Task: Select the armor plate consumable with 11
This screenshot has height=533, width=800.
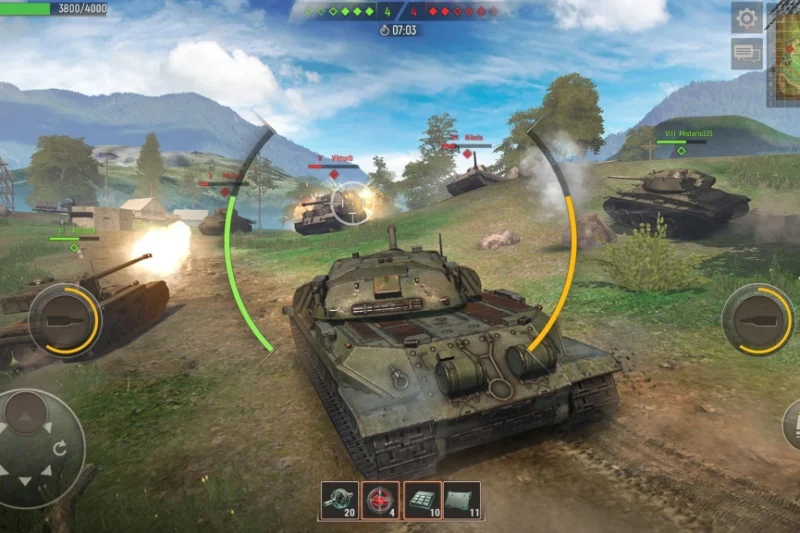Action: 461,500
